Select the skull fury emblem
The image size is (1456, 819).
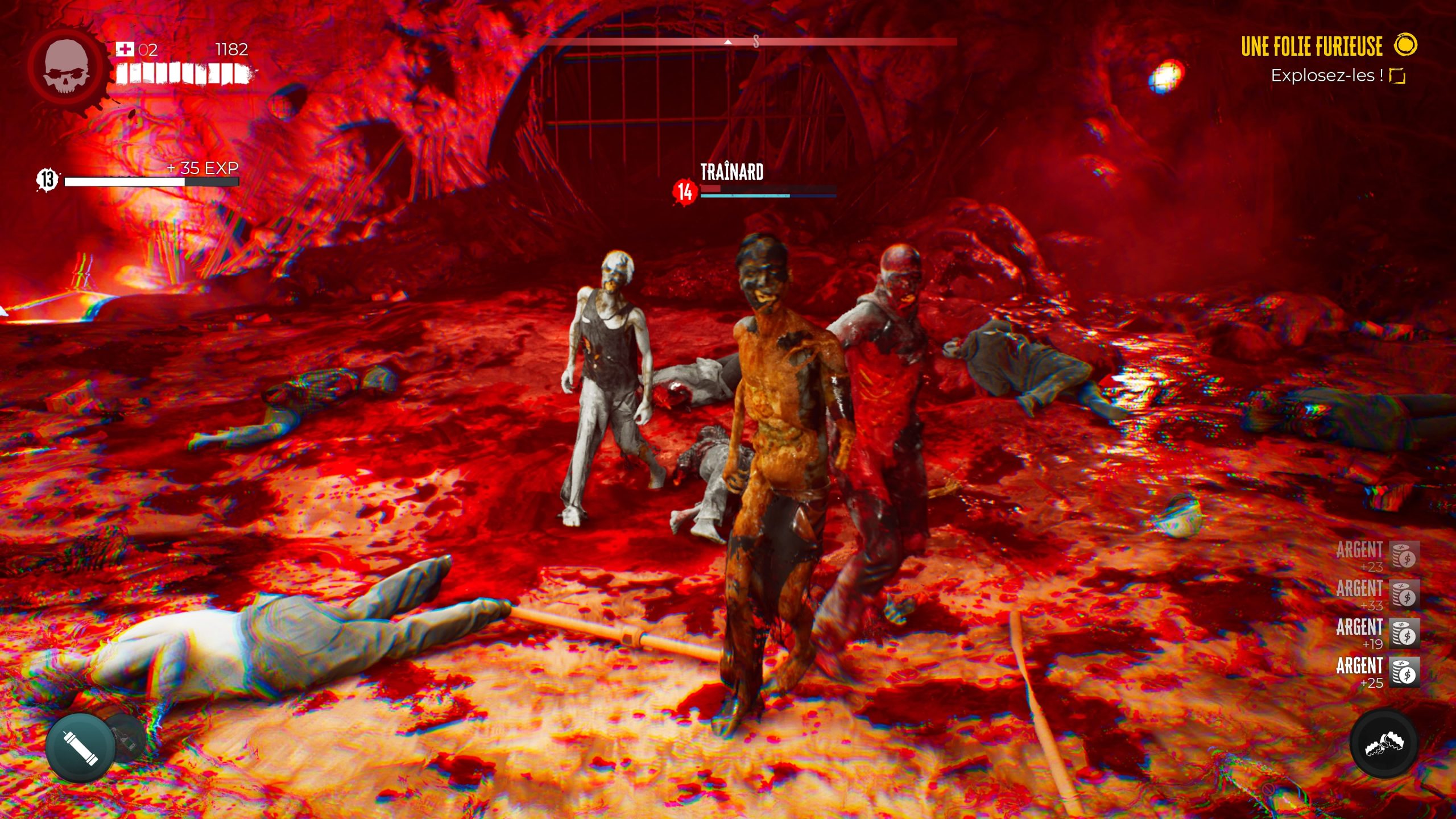click(x=67, y=67)
